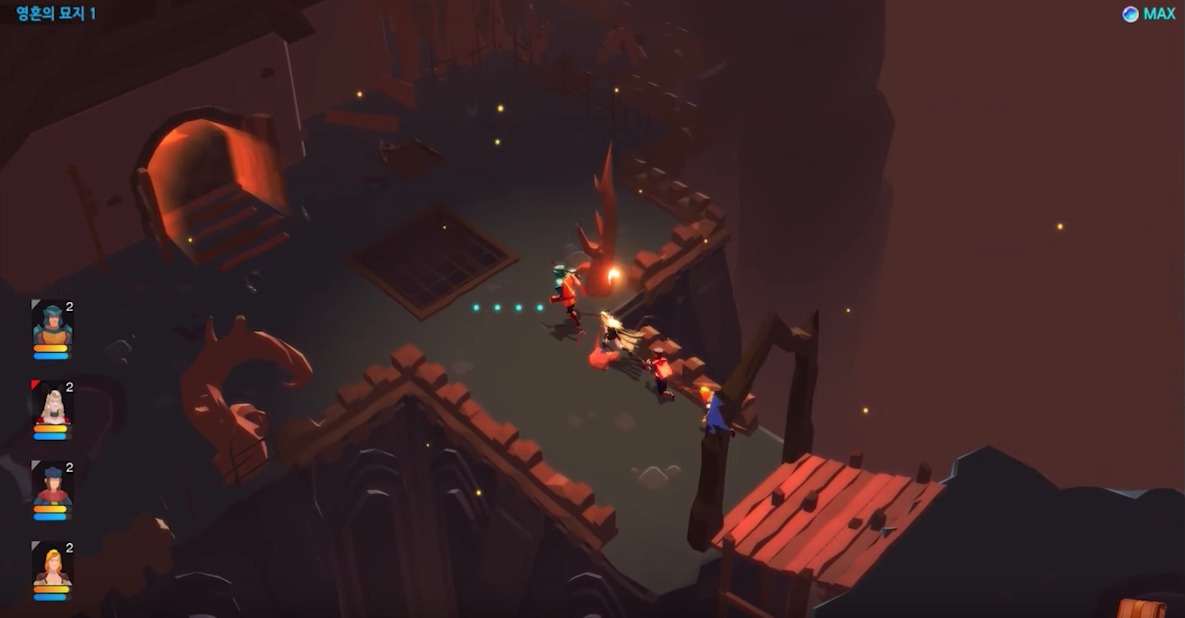Pick the blue-capped hero with red scarf portrait
Viewport: 1185px width, 618px height.
click(52, 486)
